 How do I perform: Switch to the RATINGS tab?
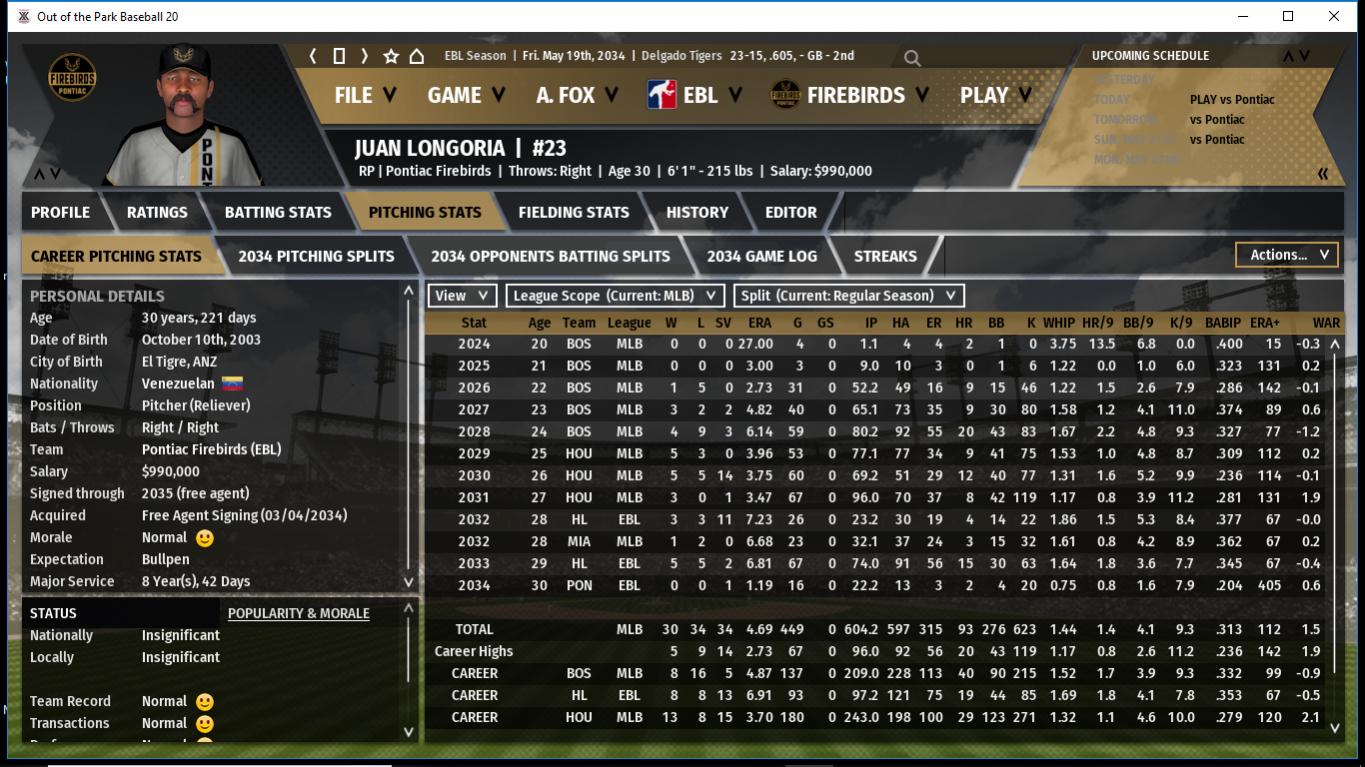click(157, 212)
